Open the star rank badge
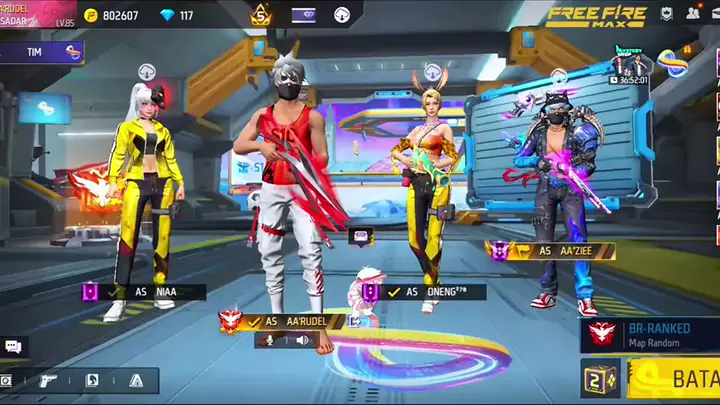This screenshot has height=405, width=720. [260, 15]
